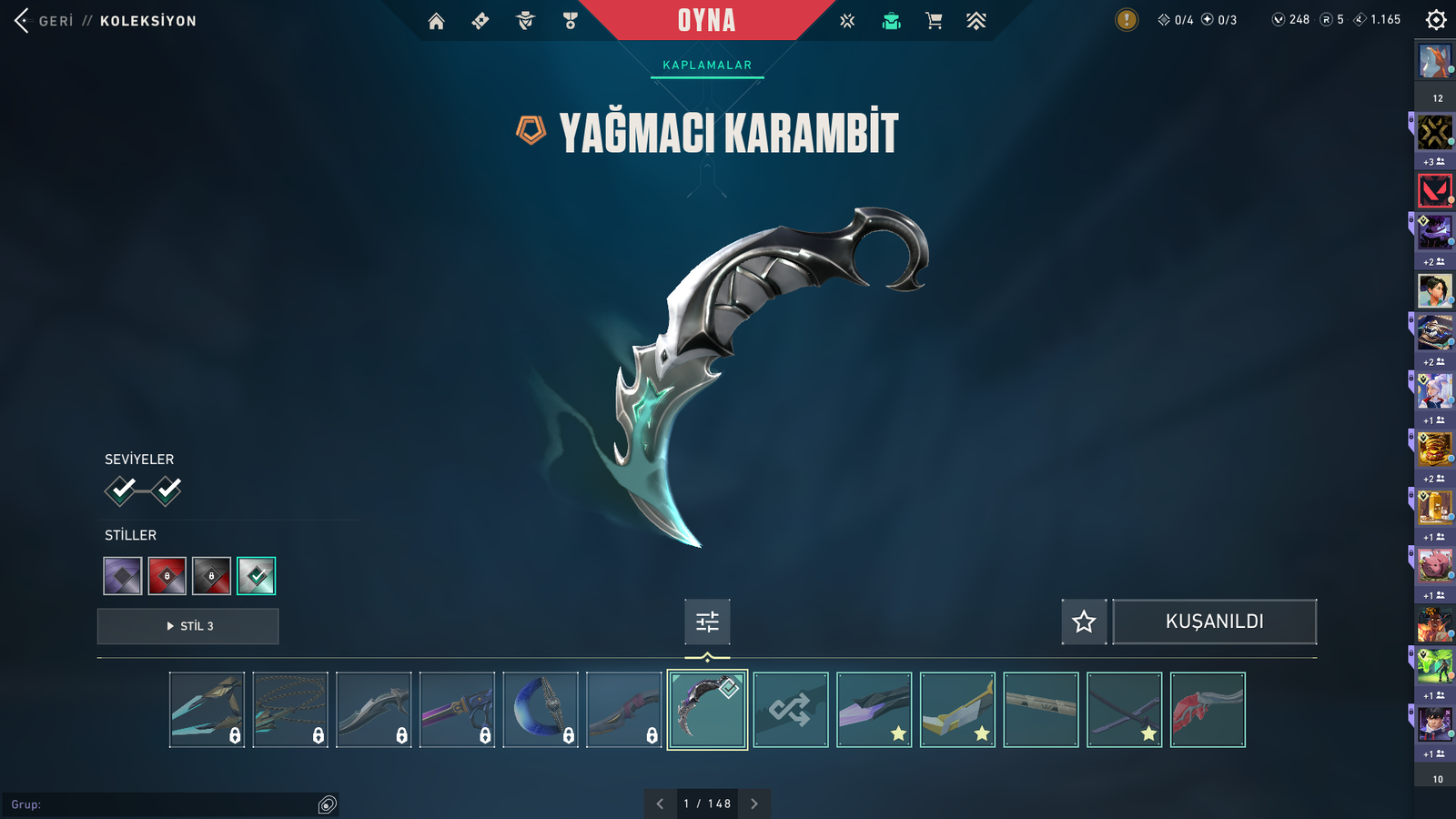Screen dimensions: 1456x819
Task: Select the purple default style swatch
Action: pyautogui.click(x=123, y=576)
